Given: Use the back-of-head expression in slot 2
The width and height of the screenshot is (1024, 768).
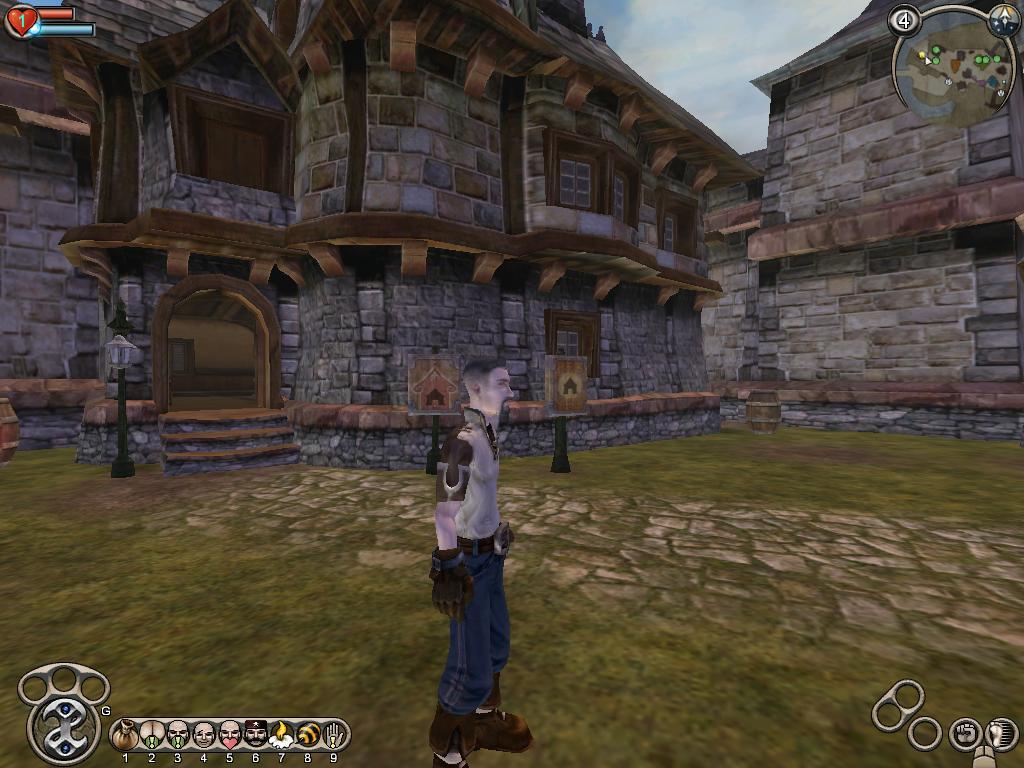Looking at the screenshot, I should (x=152, y=735).
